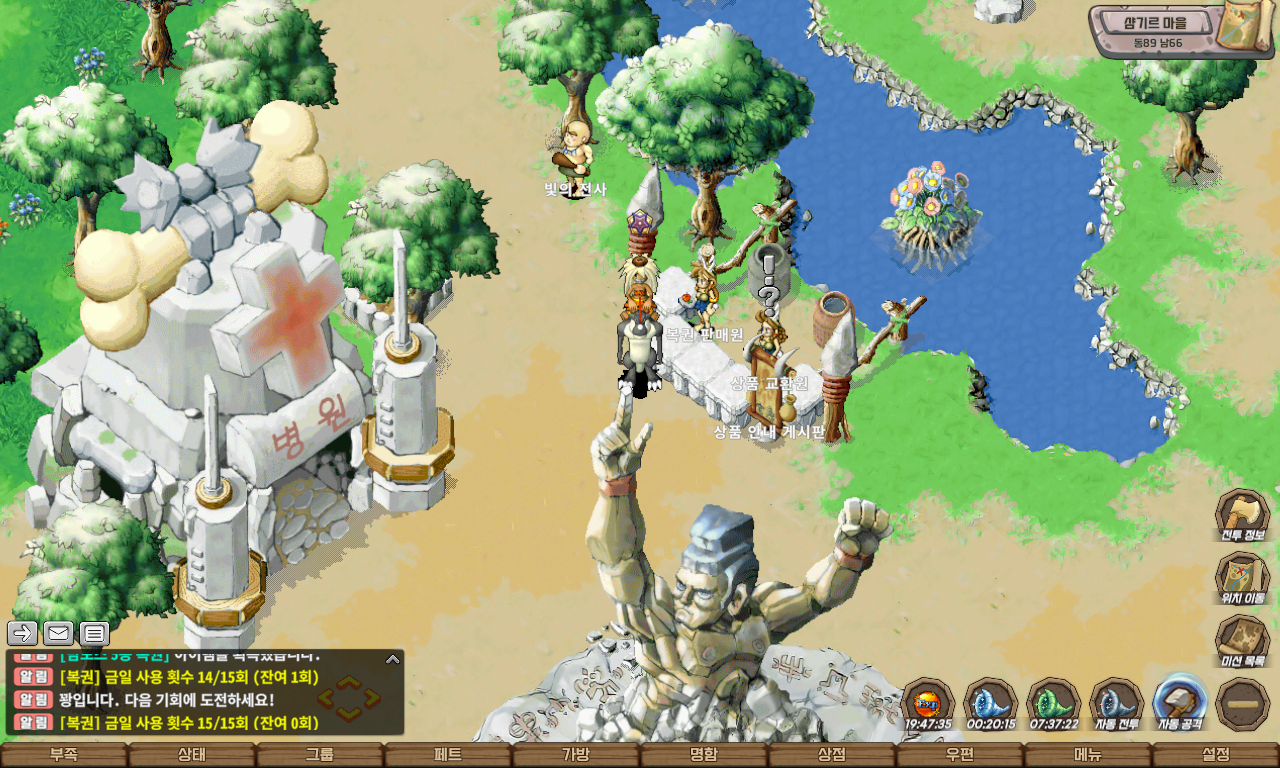Open the 페트 (pet) menu
Viewport: 1280px width, 768px height.
coord(448,755)
